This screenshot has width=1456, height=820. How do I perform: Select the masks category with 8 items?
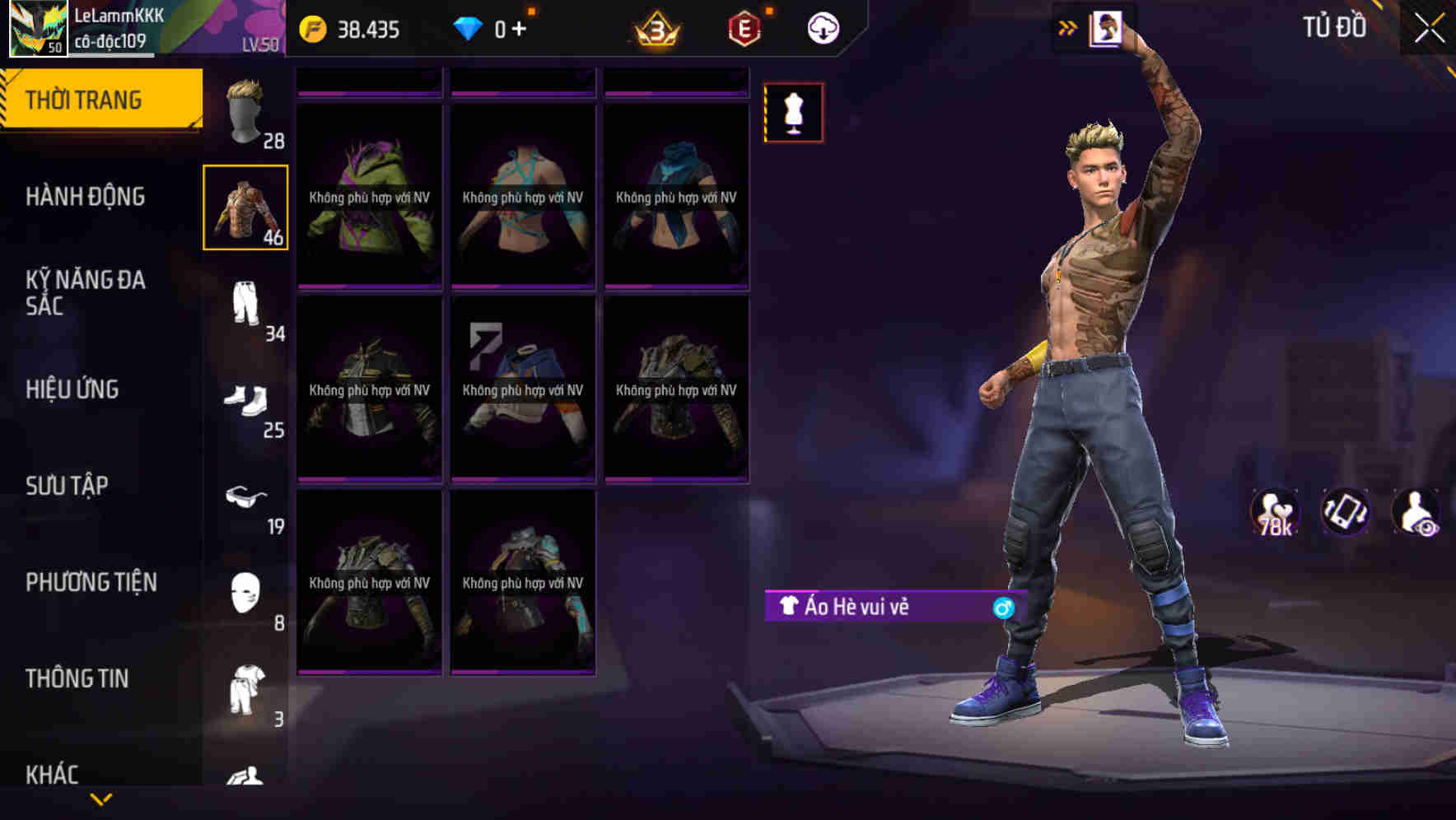pyautogui.click(x=245, y=593)
